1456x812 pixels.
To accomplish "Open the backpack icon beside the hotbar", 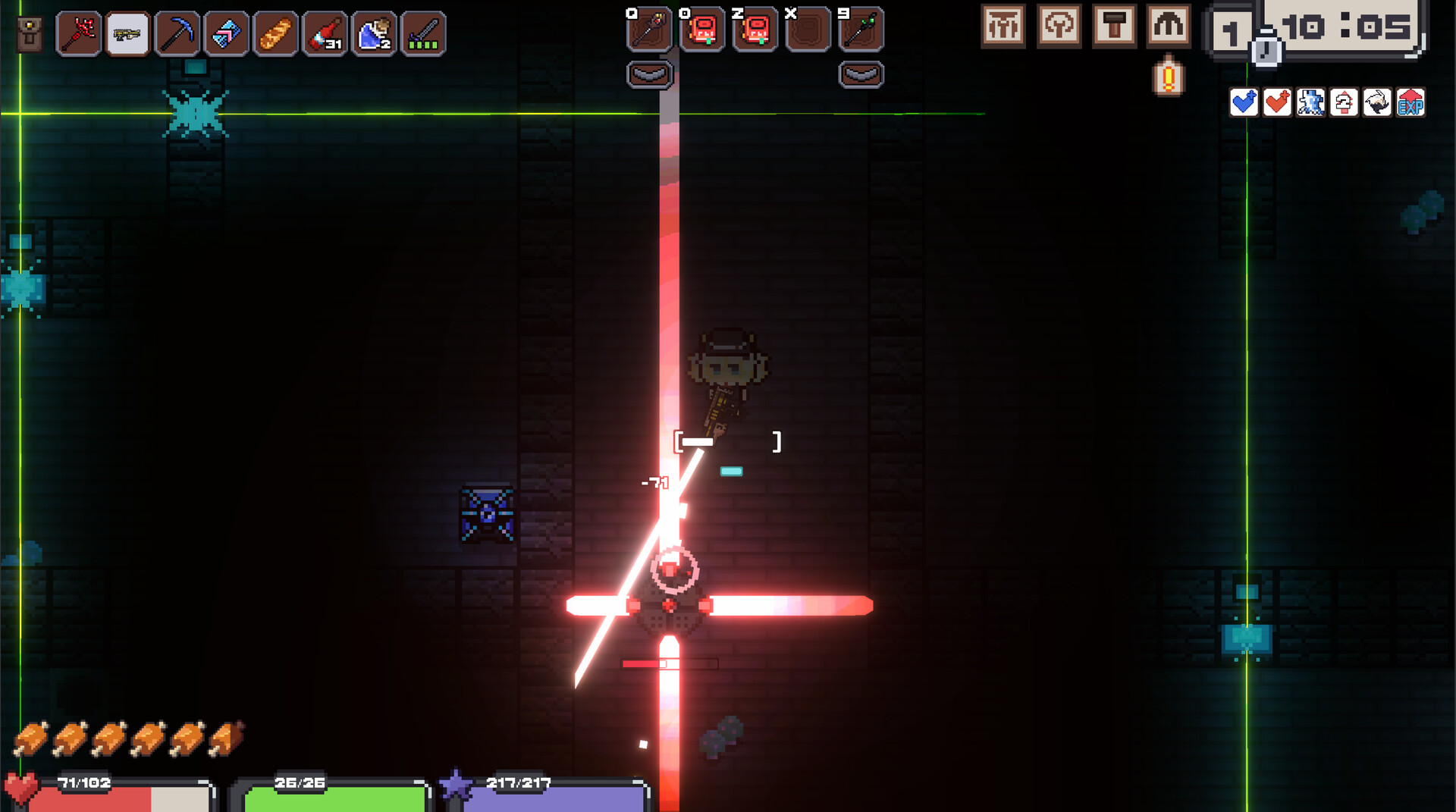I will [x=28, y=33].
